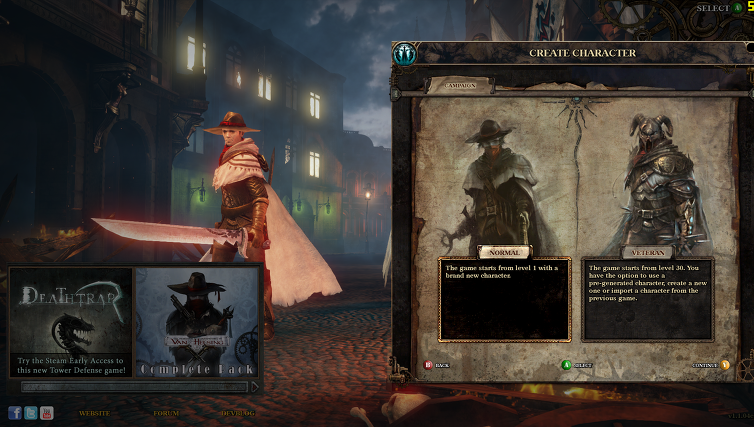The width and height of the screenshot is (754, 427).
Task: Go back from character creation
Action: [x=437, y=365]
